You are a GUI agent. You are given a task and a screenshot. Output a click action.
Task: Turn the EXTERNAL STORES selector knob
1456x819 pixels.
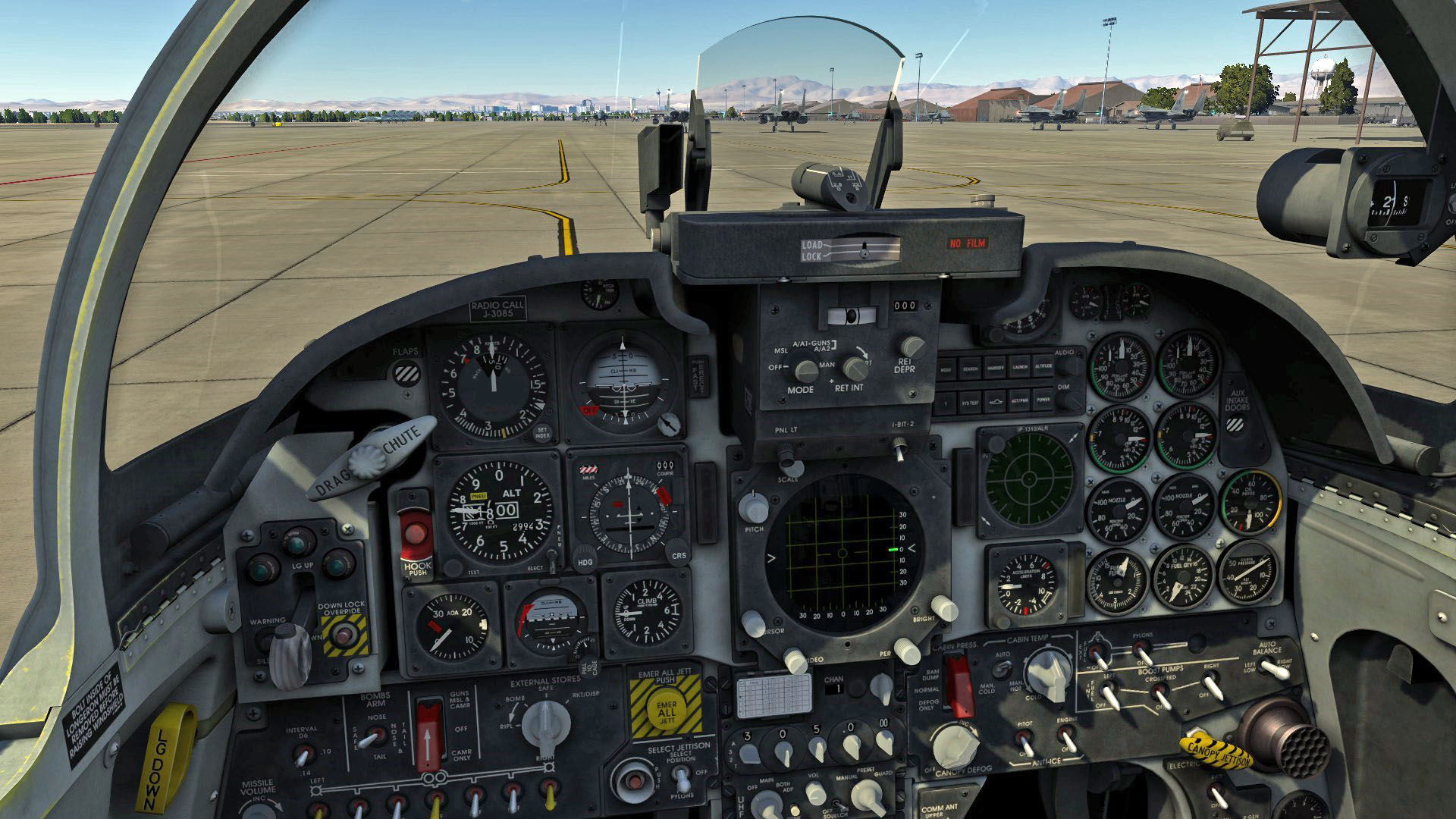544,722
